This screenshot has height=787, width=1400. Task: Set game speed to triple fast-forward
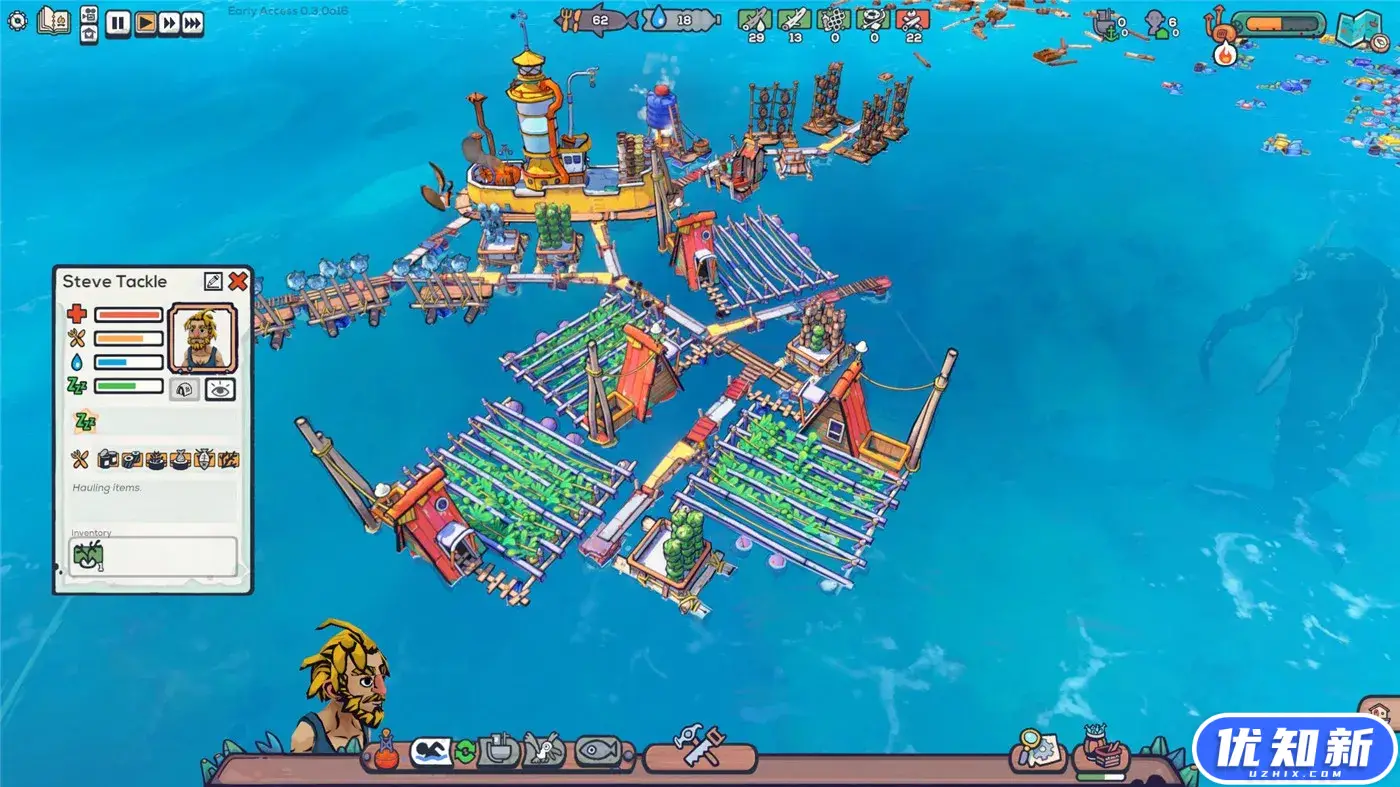pyautogui.click(x=192, y=23)
